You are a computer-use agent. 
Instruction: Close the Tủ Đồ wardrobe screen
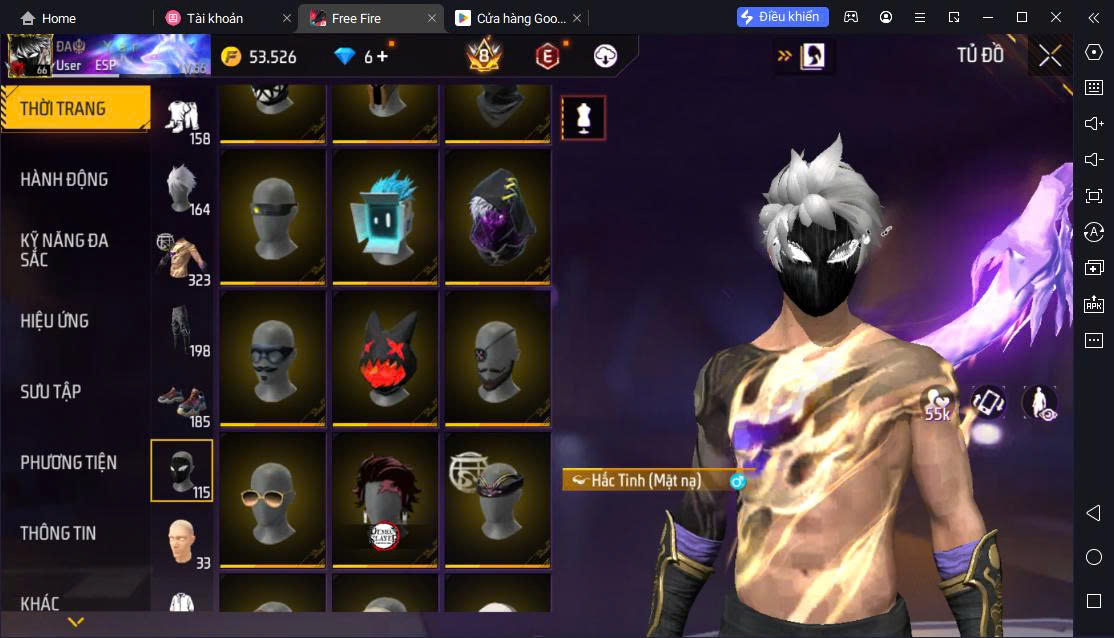(x=1050, y=56)
